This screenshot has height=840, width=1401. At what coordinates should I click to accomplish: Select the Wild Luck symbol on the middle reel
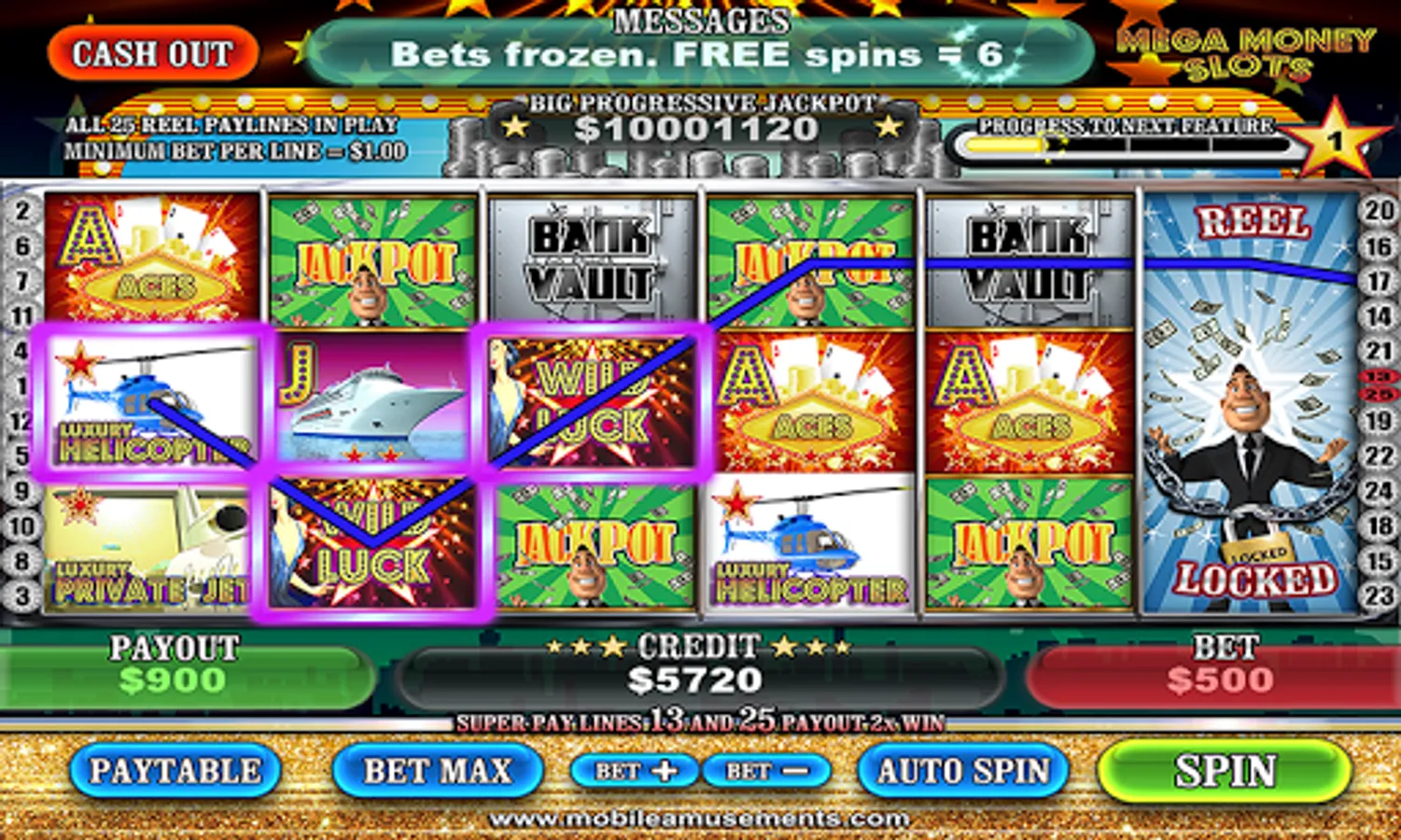pyautogui.click(x=593, y=401)
